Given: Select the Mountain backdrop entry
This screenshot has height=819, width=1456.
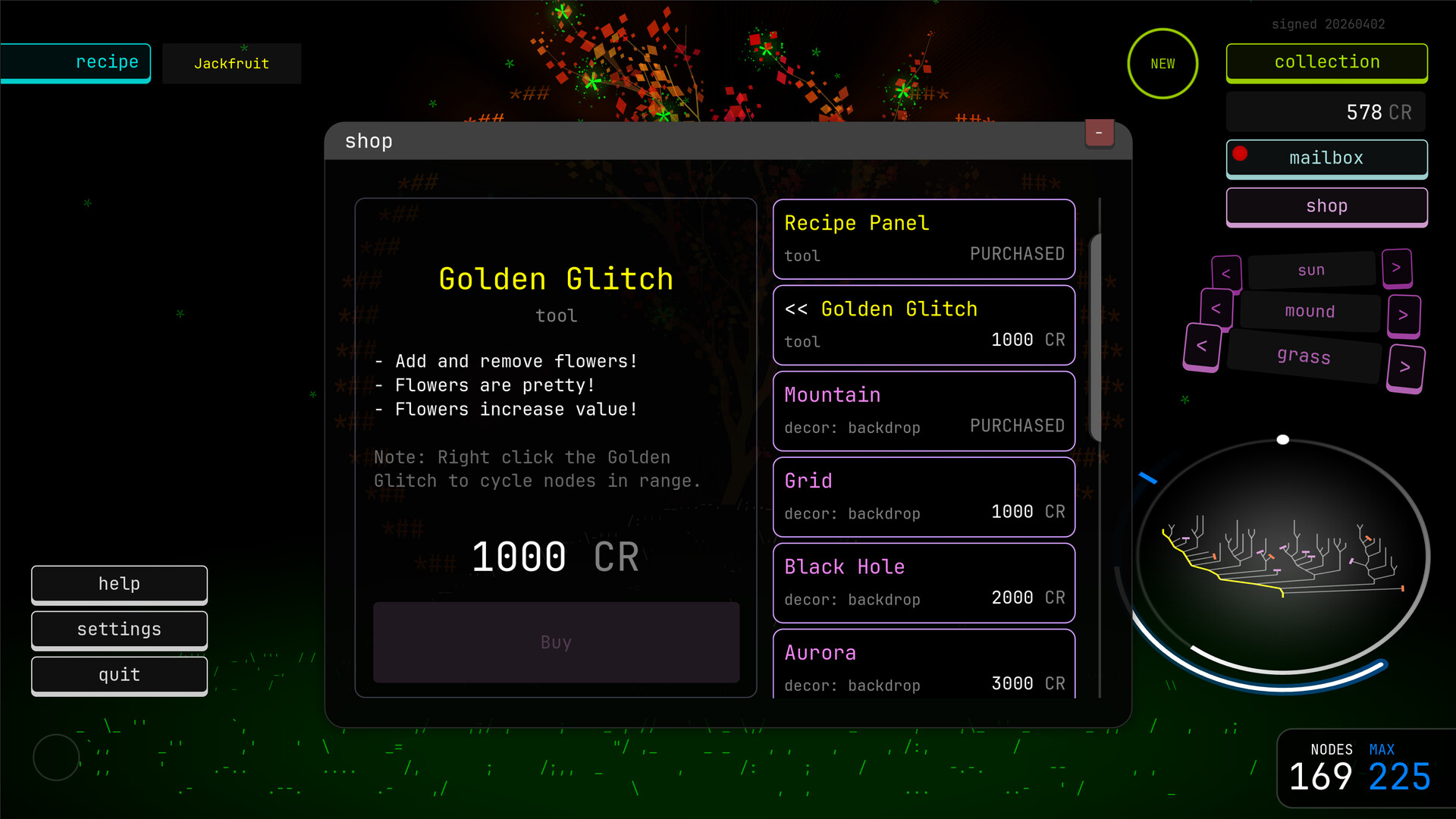Looking at the screenshot, I should [x=924, y=410].
